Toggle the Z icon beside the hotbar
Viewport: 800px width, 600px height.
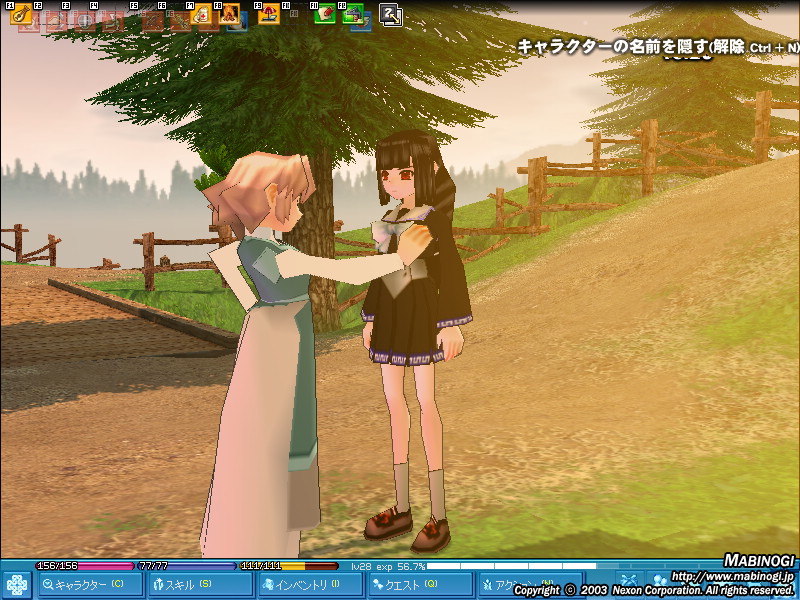pos(391,14)
